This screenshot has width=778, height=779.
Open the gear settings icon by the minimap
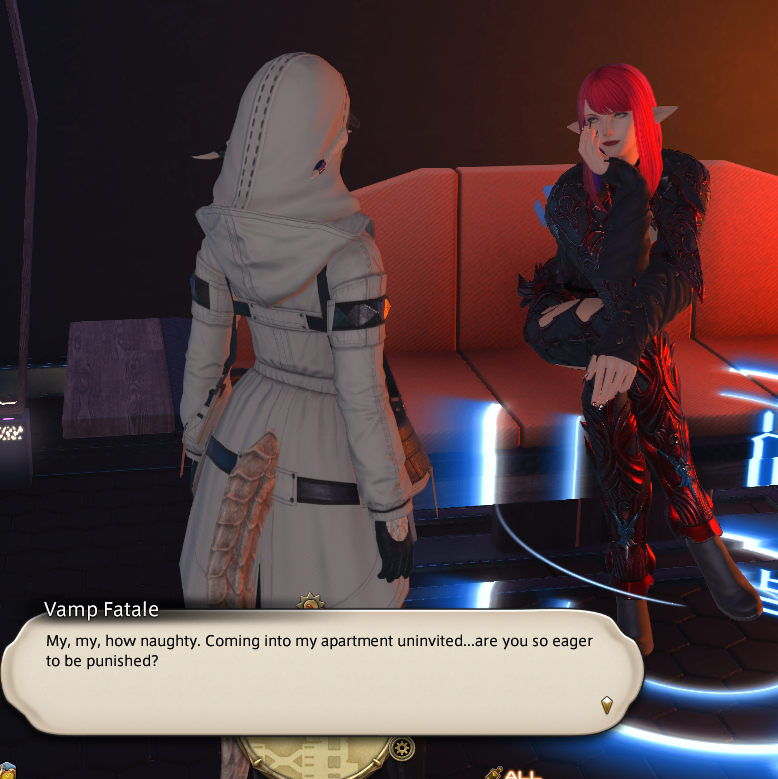pos(403,747)
